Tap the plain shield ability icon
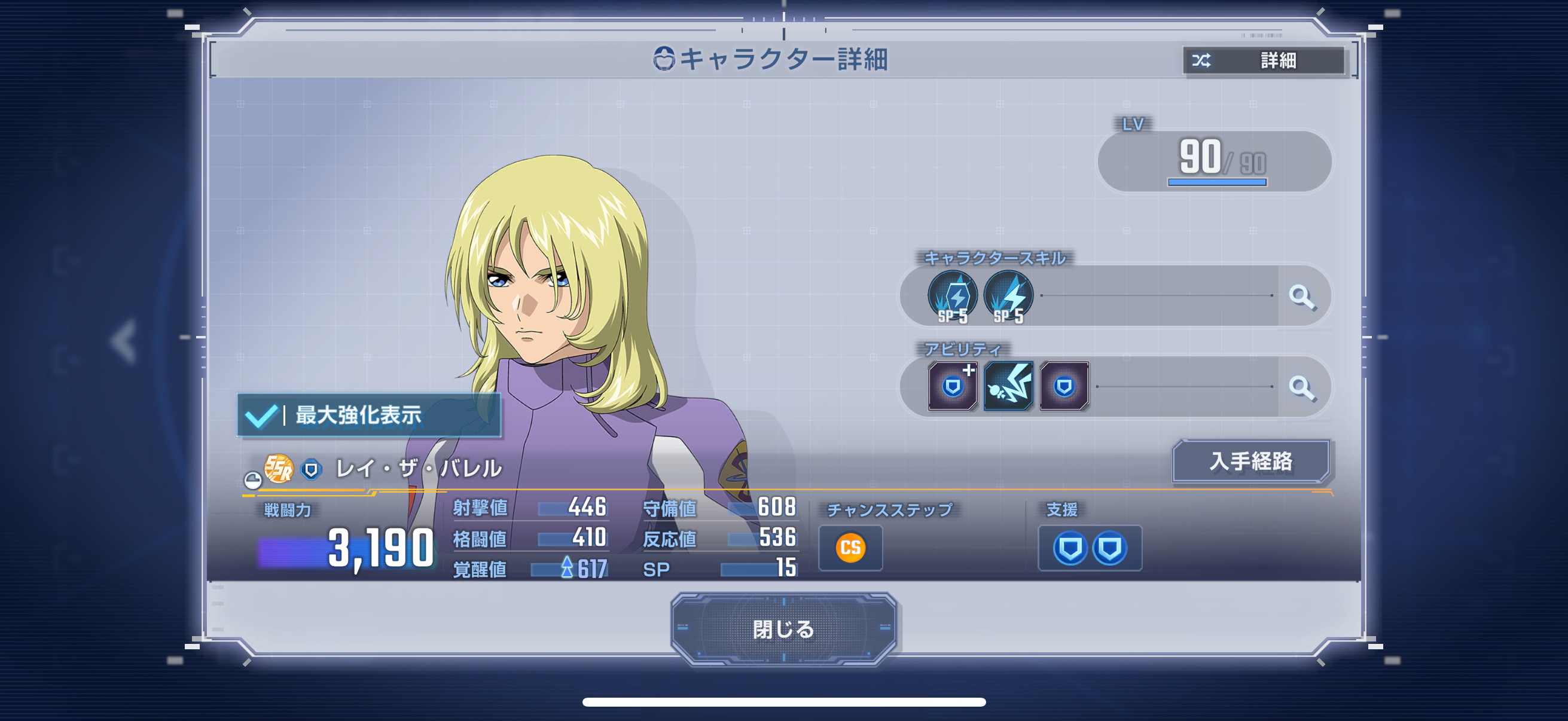1568x721 pixels. pos(1064,386)
